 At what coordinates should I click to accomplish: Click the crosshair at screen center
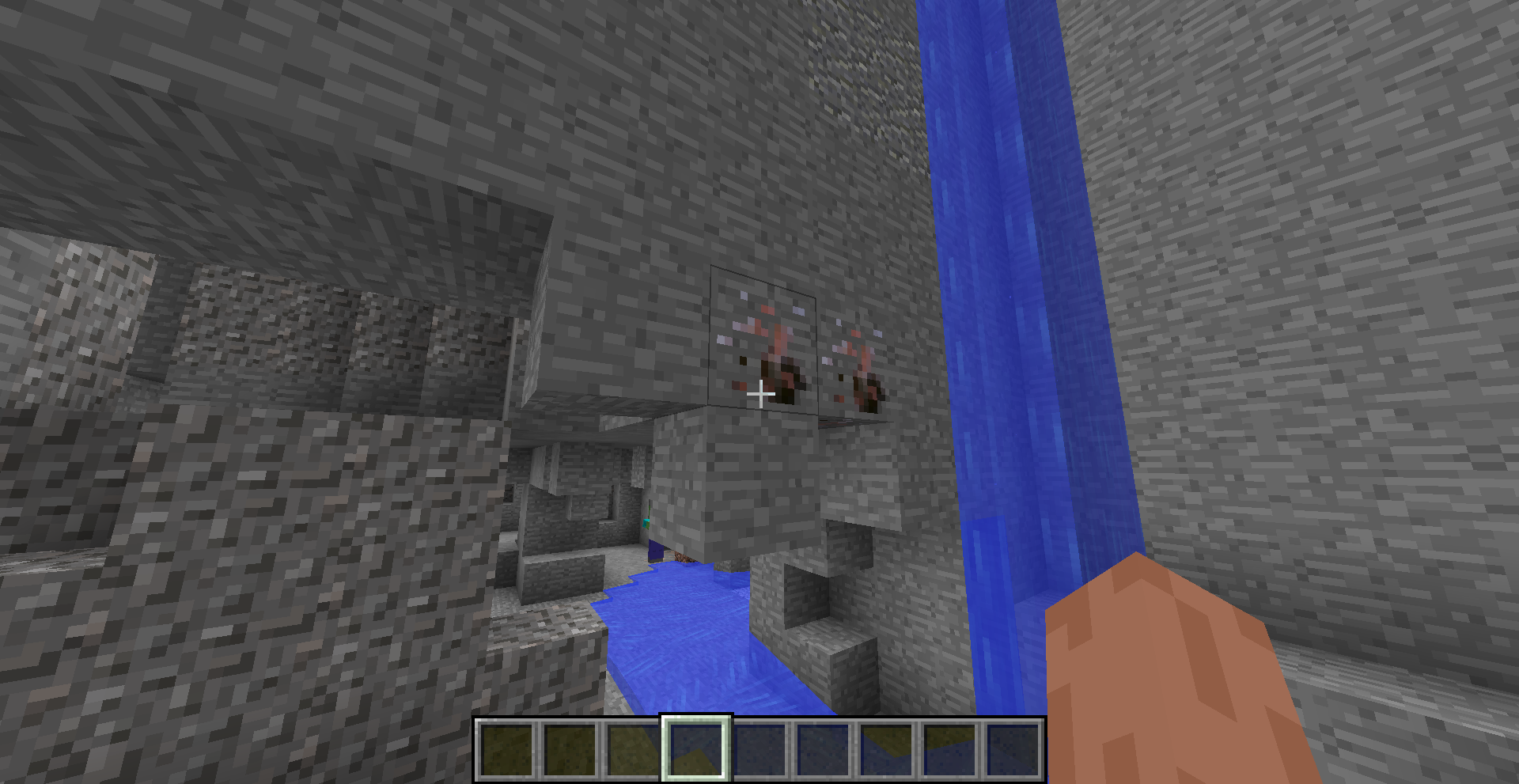[x=759, y=393]
